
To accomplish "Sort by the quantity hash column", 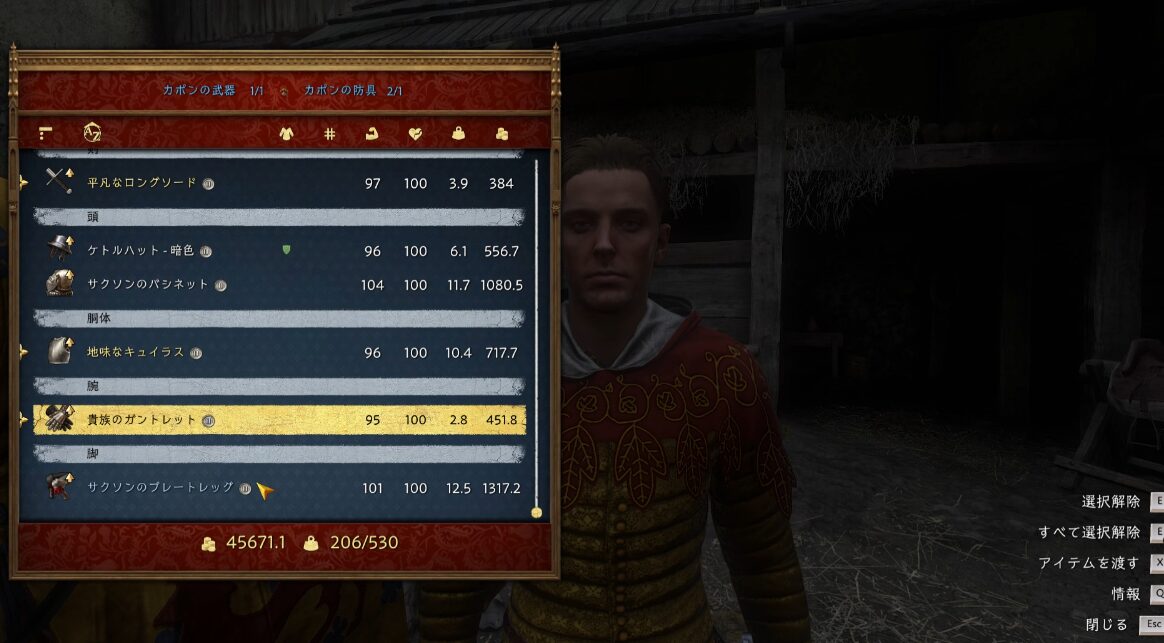I will 329,133.
